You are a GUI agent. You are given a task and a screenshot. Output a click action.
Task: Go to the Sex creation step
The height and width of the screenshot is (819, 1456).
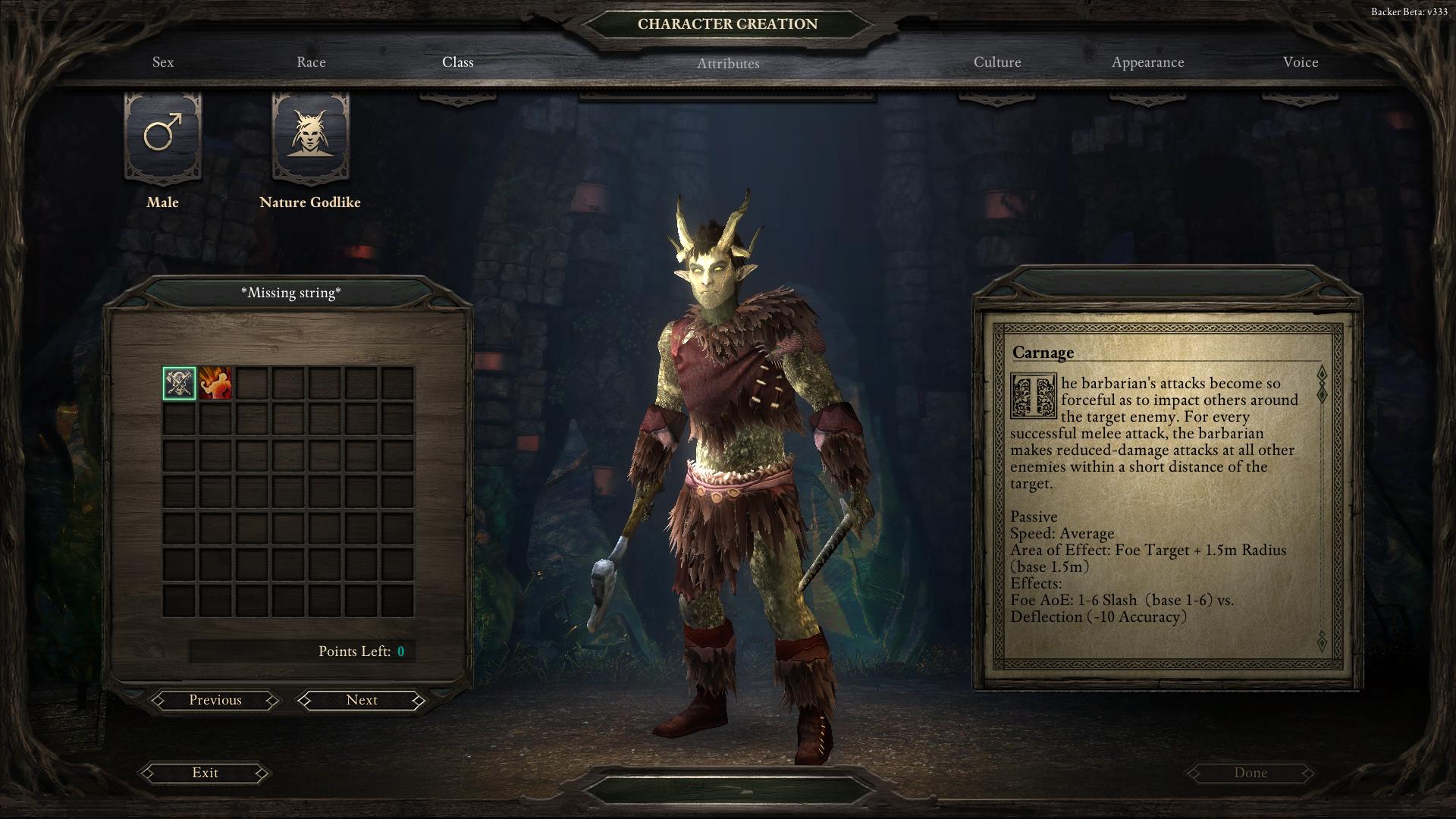163,62
